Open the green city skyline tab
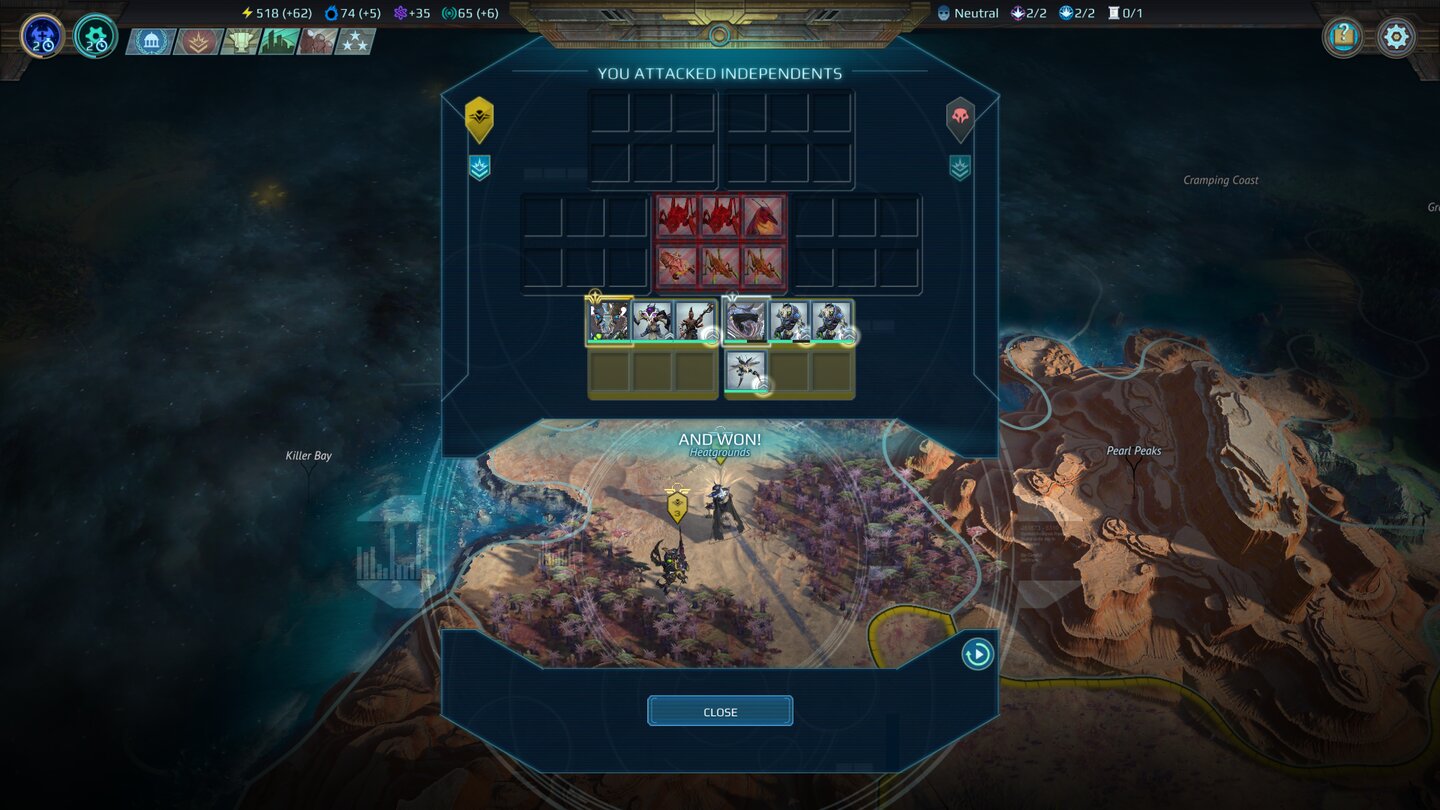 click(x=279, y=42)
